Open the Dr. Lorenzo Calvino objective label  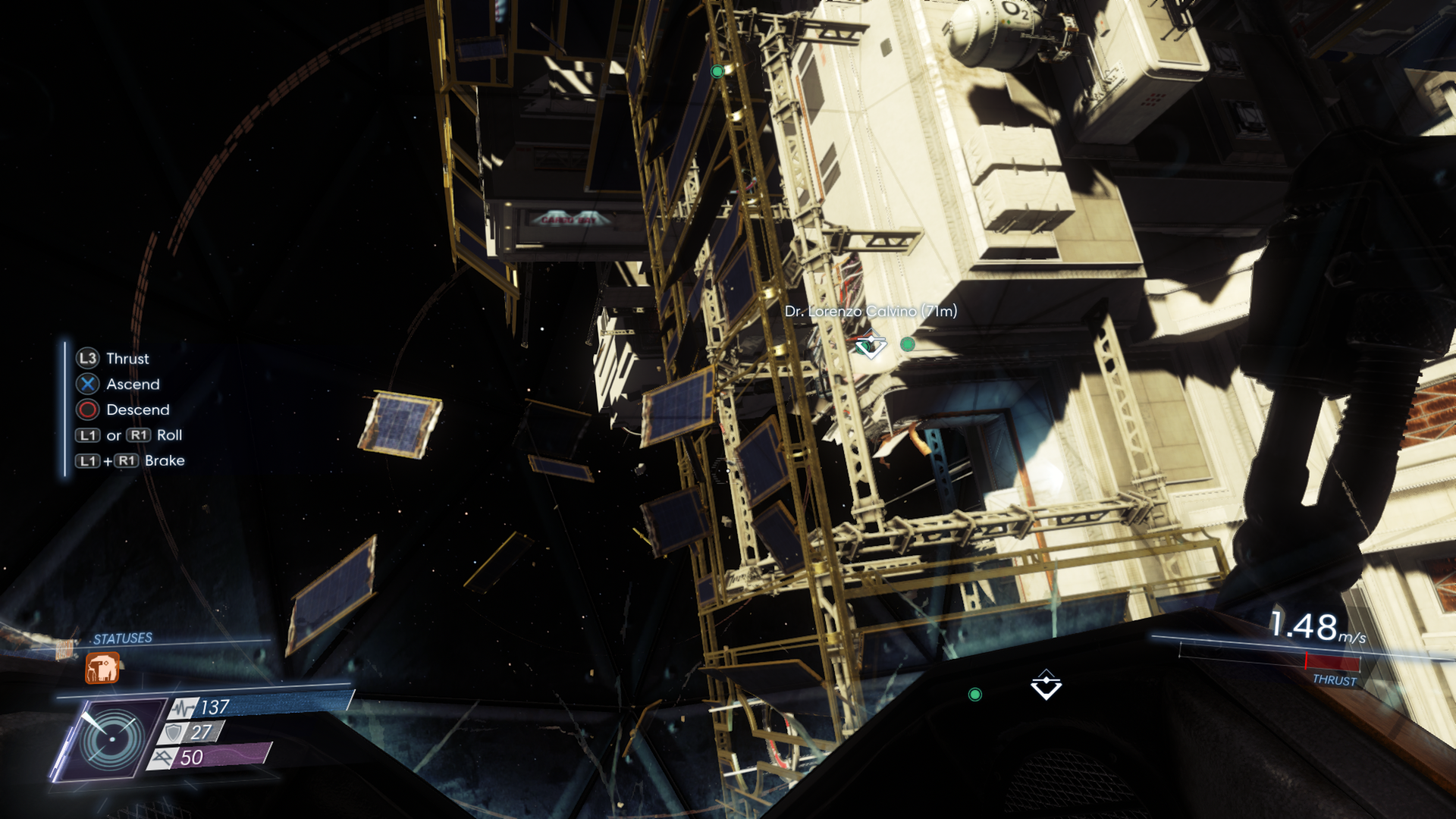[872, 311]
